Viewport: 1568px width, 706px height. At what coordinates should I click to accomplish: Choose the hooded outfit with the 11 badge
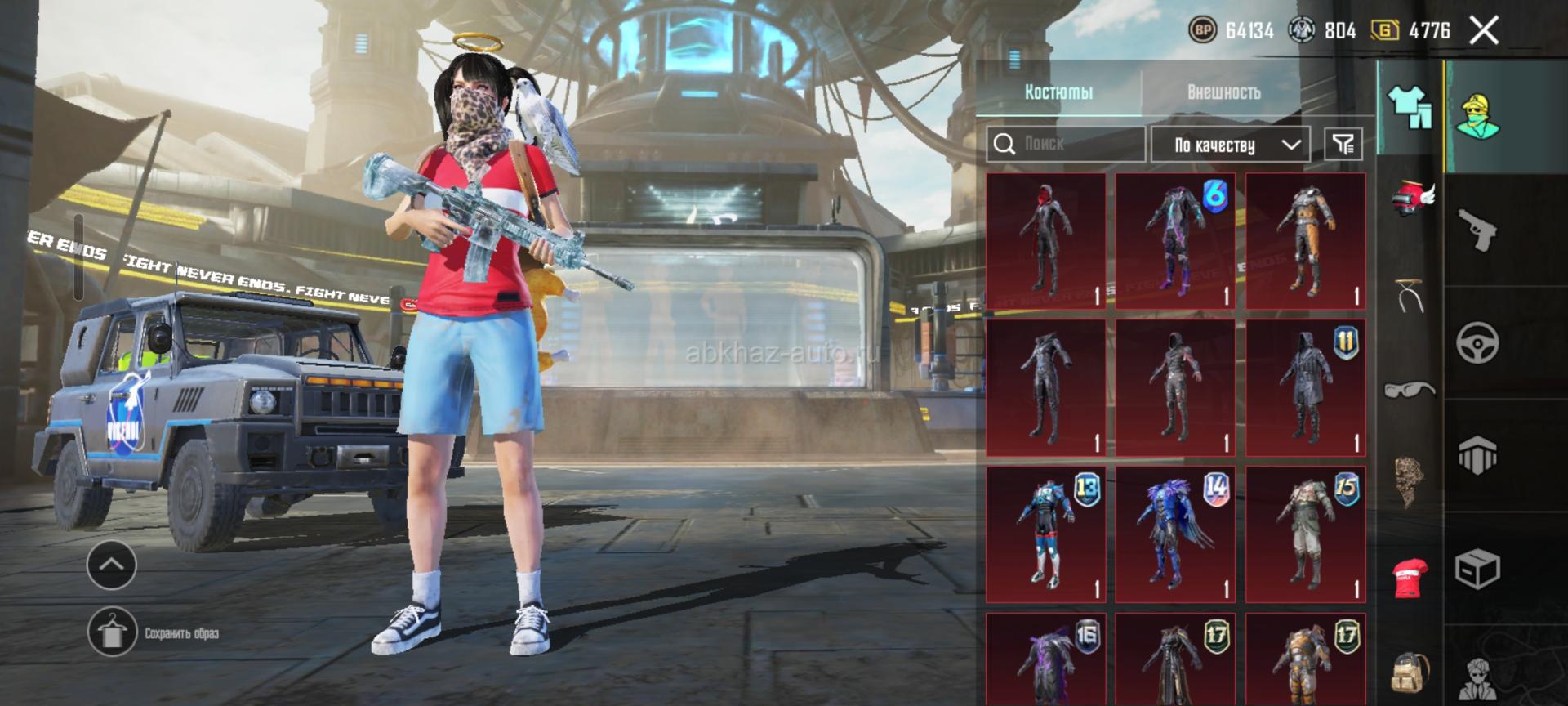pos(1305,387)
